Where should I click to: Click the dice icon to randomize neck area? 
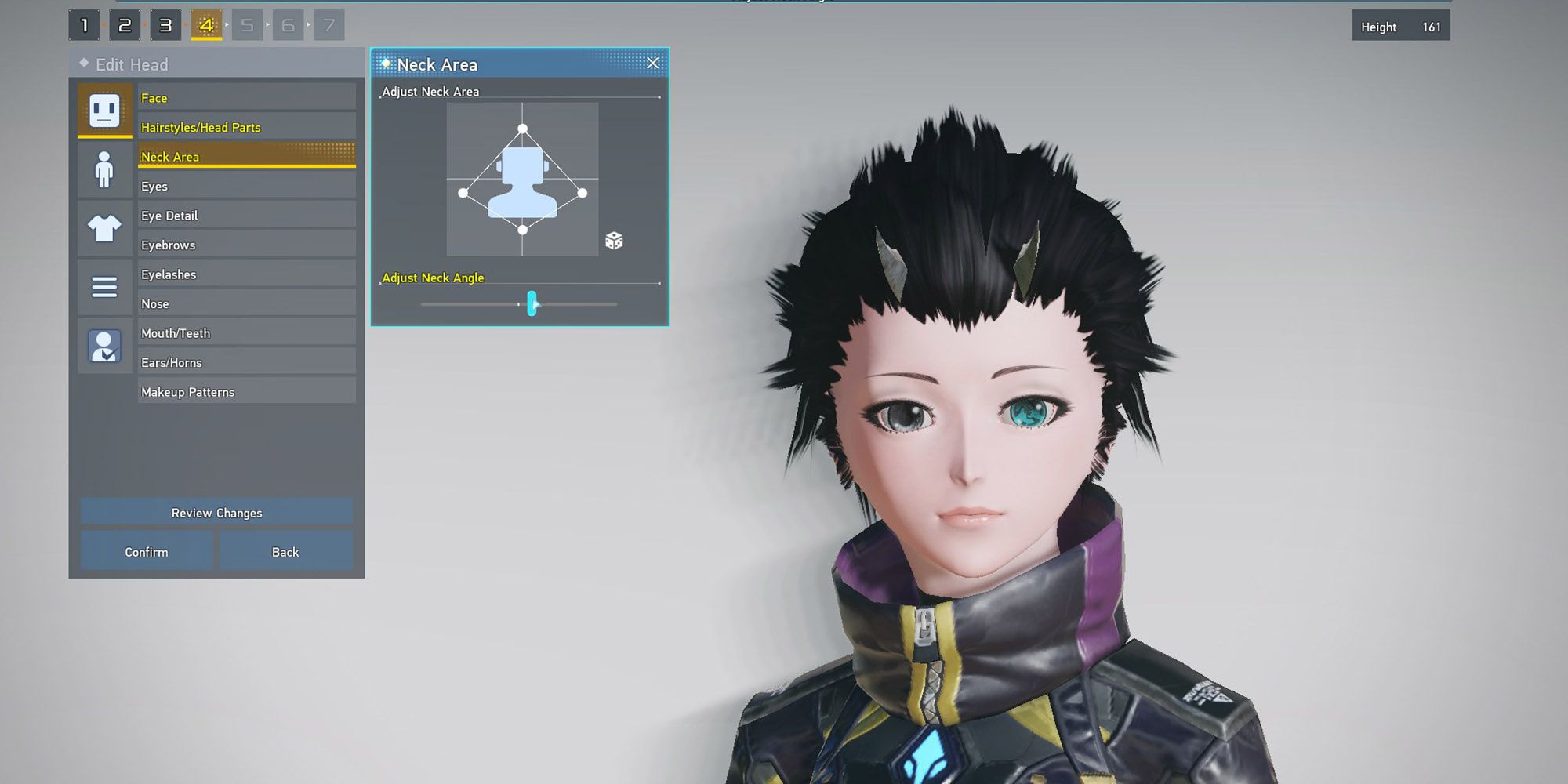(x=614, y=241)
